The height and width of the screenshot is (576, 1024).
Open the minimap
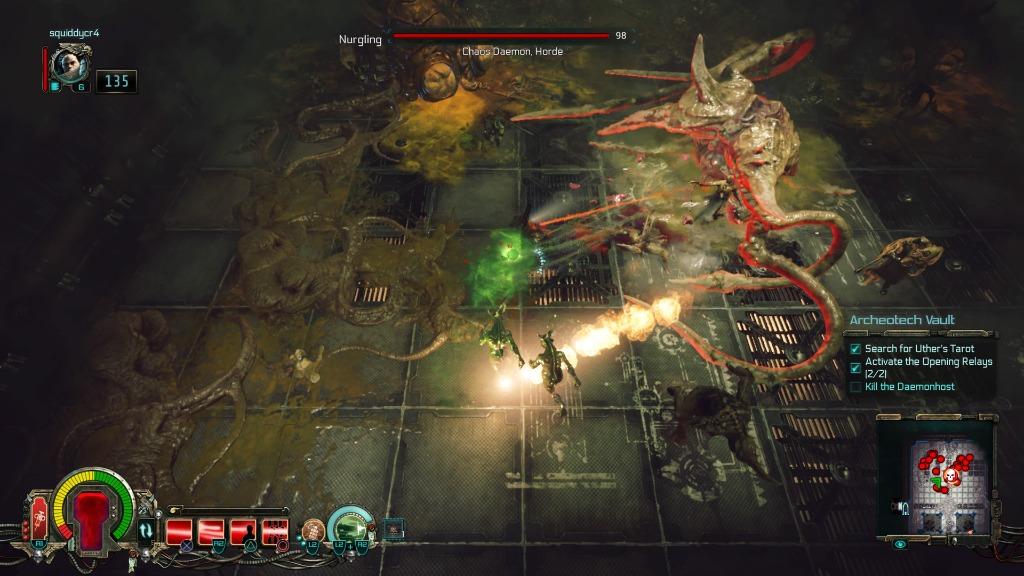[x=934, y=476]
